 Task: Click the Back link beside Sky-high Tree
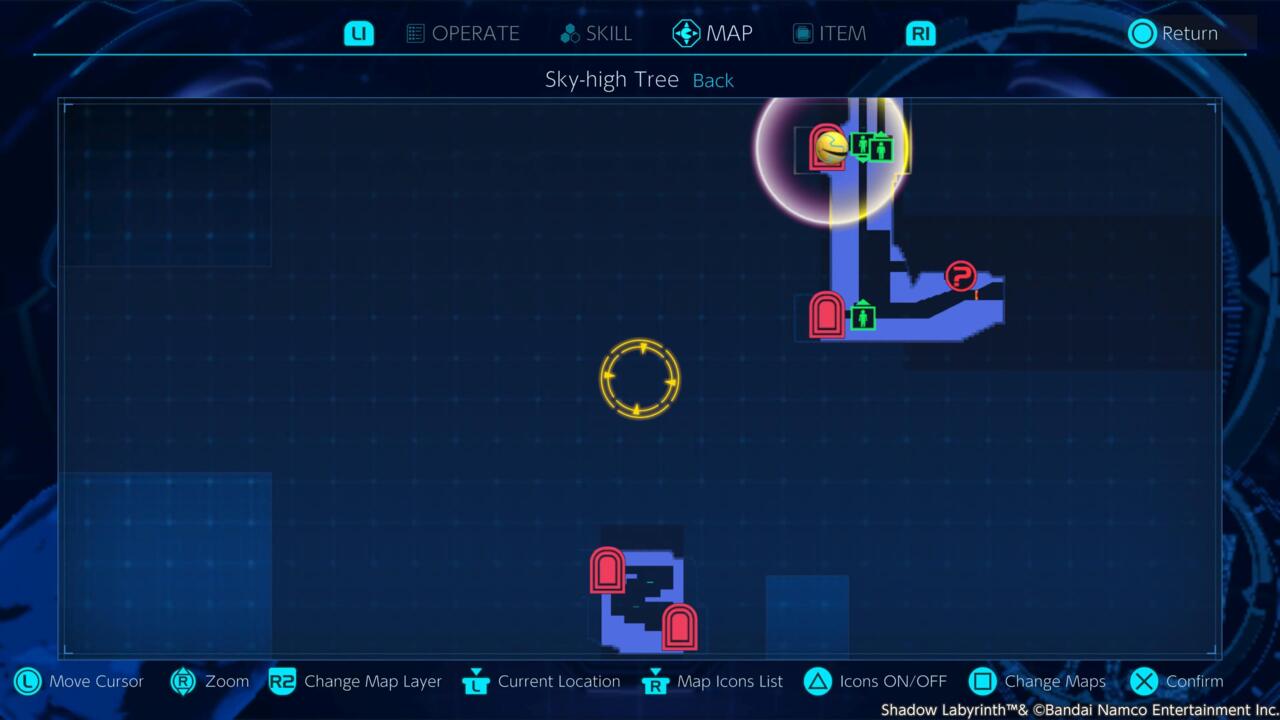click(x=713, y=81)
